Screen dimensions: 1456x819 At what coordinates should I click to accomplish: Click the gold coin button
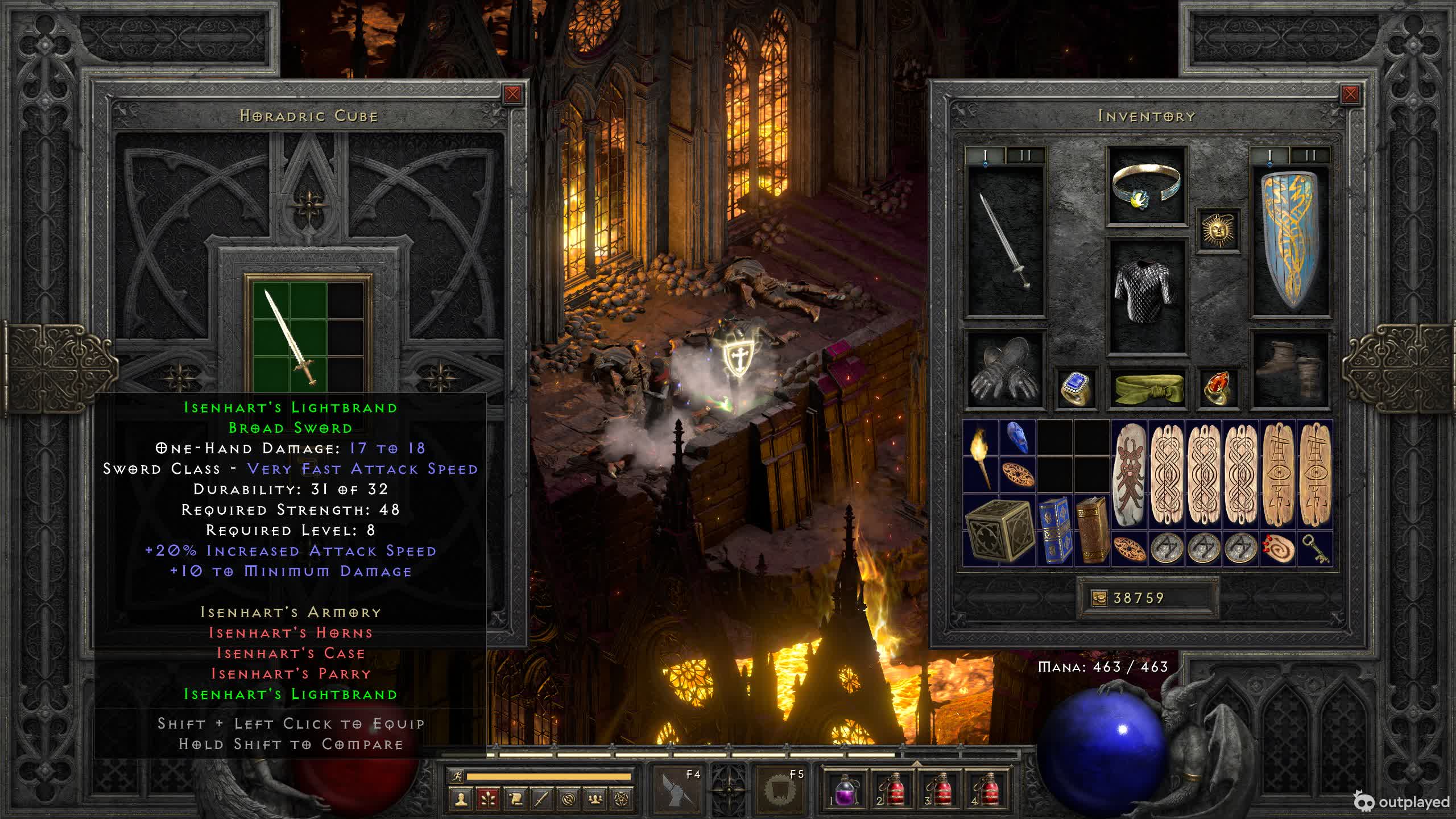[x=1099, y=598]
